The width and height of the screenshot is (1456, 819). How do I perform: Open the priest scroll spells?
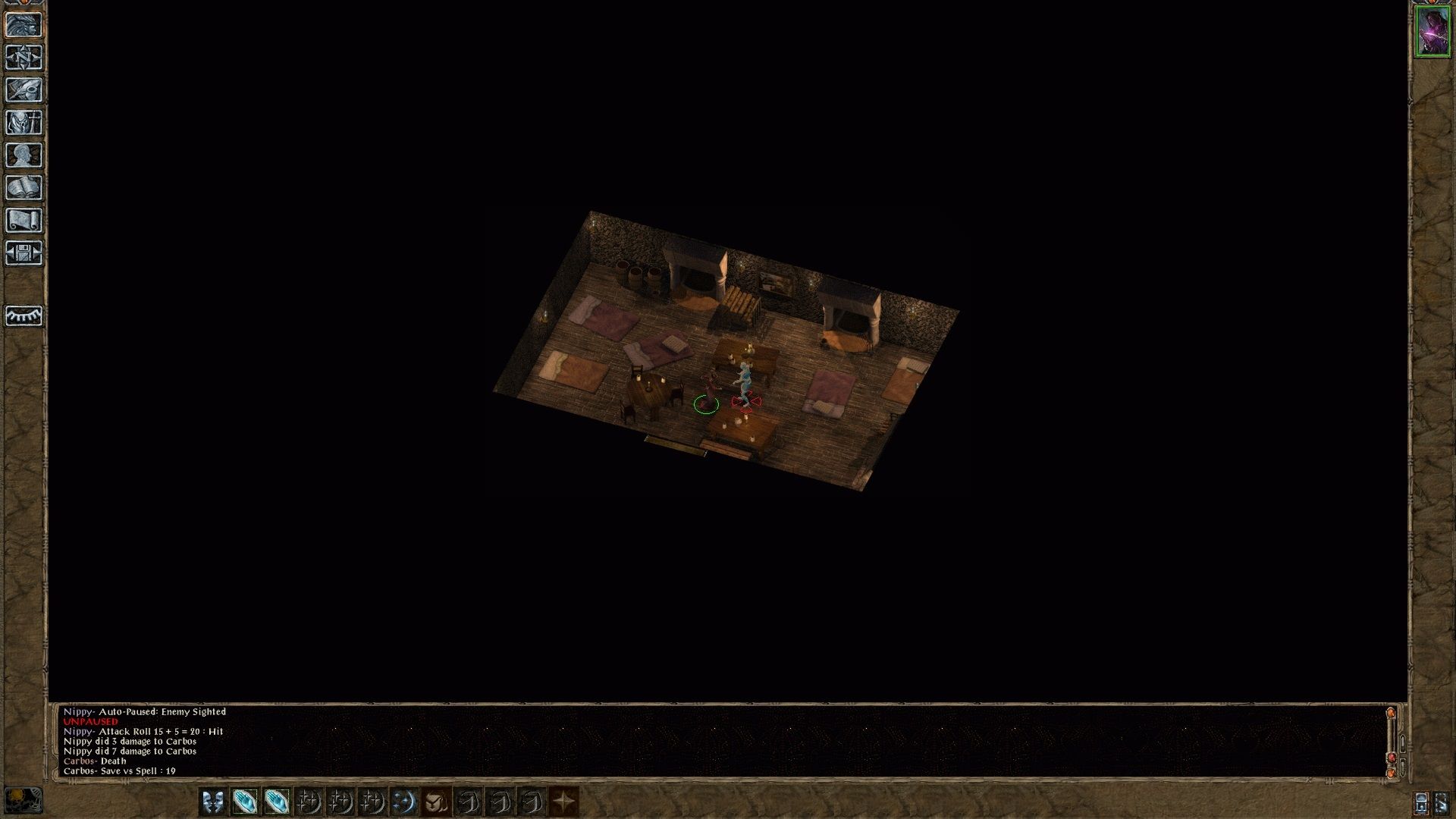pyautogui.click(x=24, y=218)
